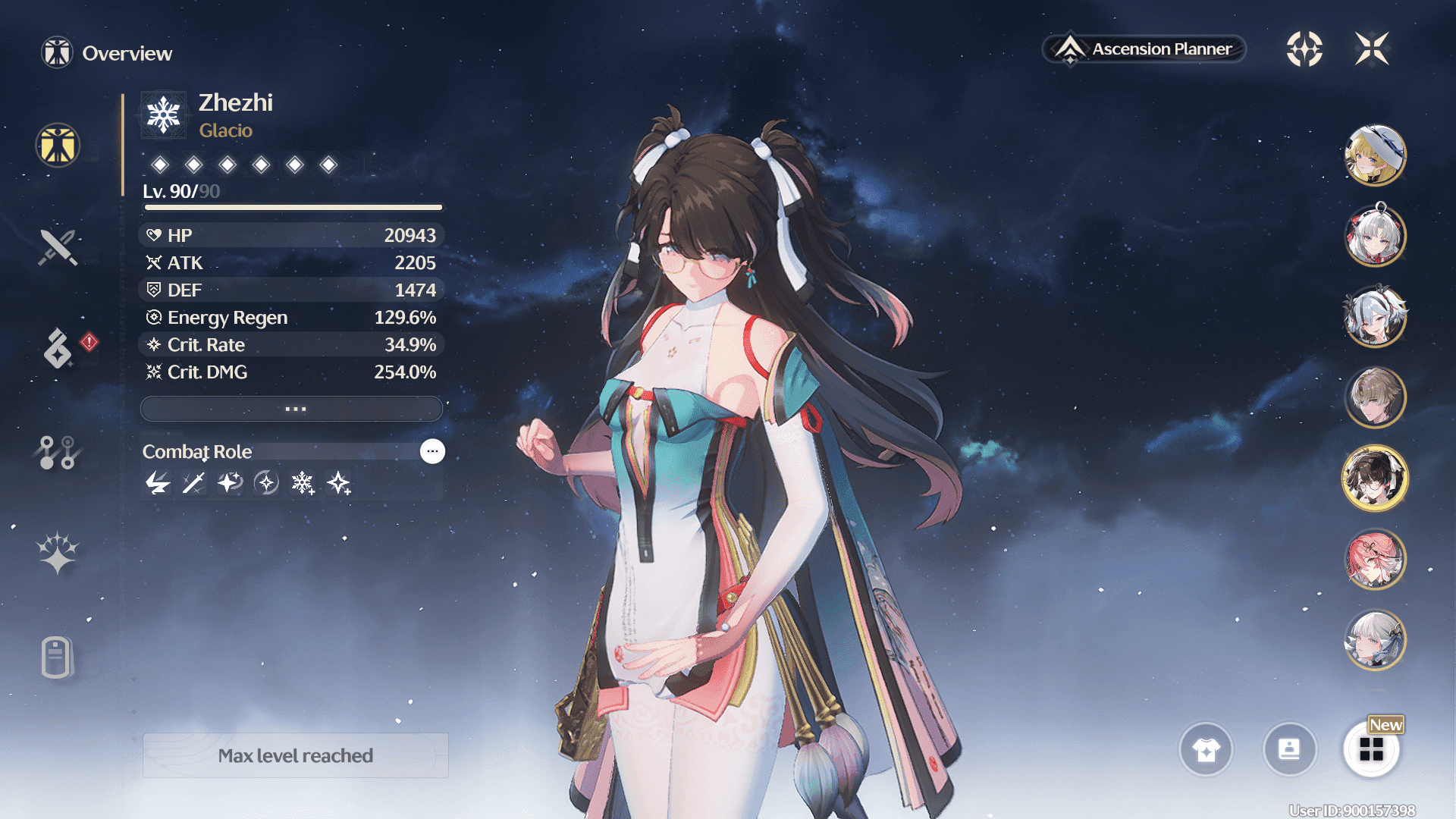Show Combat Role details bubble
The width and height of the screenshot is (1456, 819).
click(x=432, y=451)
